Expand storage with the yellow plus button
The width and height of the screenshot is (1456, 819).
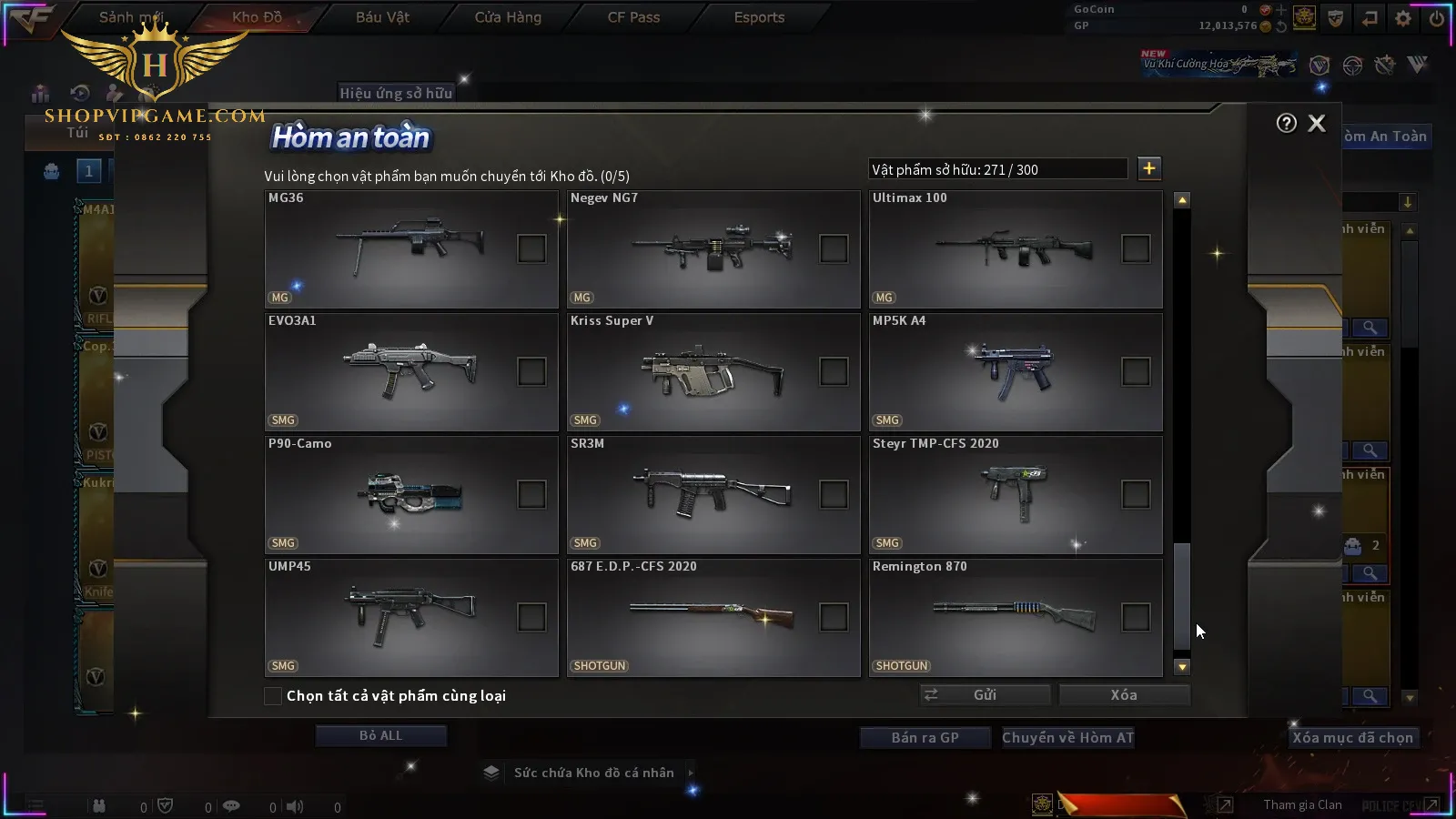point(1149,168)
